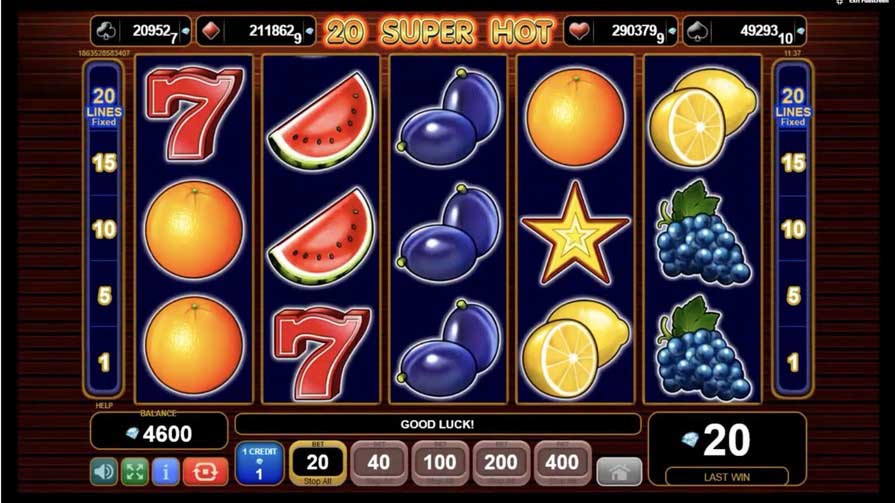
Task: Stop all reels with the 20 bet button
Action: click(318, 463)
